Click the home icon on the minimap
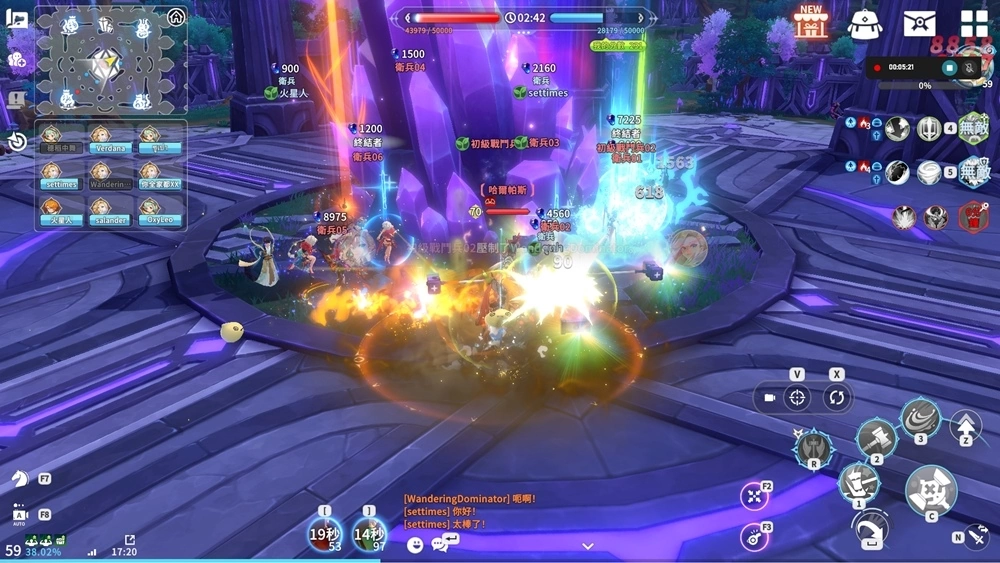Viewport: 1000px width, 563px height. click(x=176, y=16)
